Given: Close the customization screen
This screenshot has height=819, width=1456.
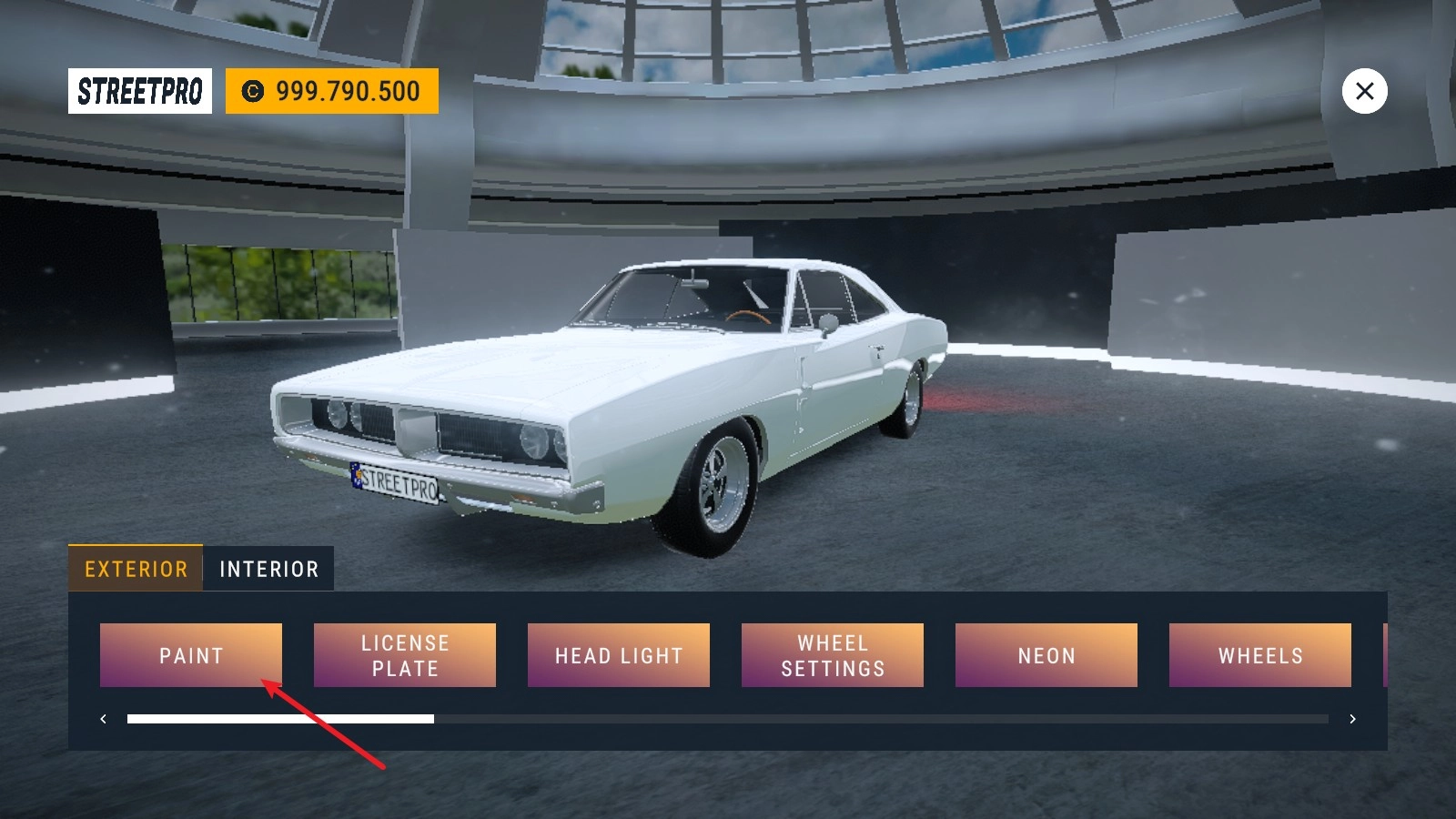Looking at the screenshot, I should click(x=1364, y=91).
